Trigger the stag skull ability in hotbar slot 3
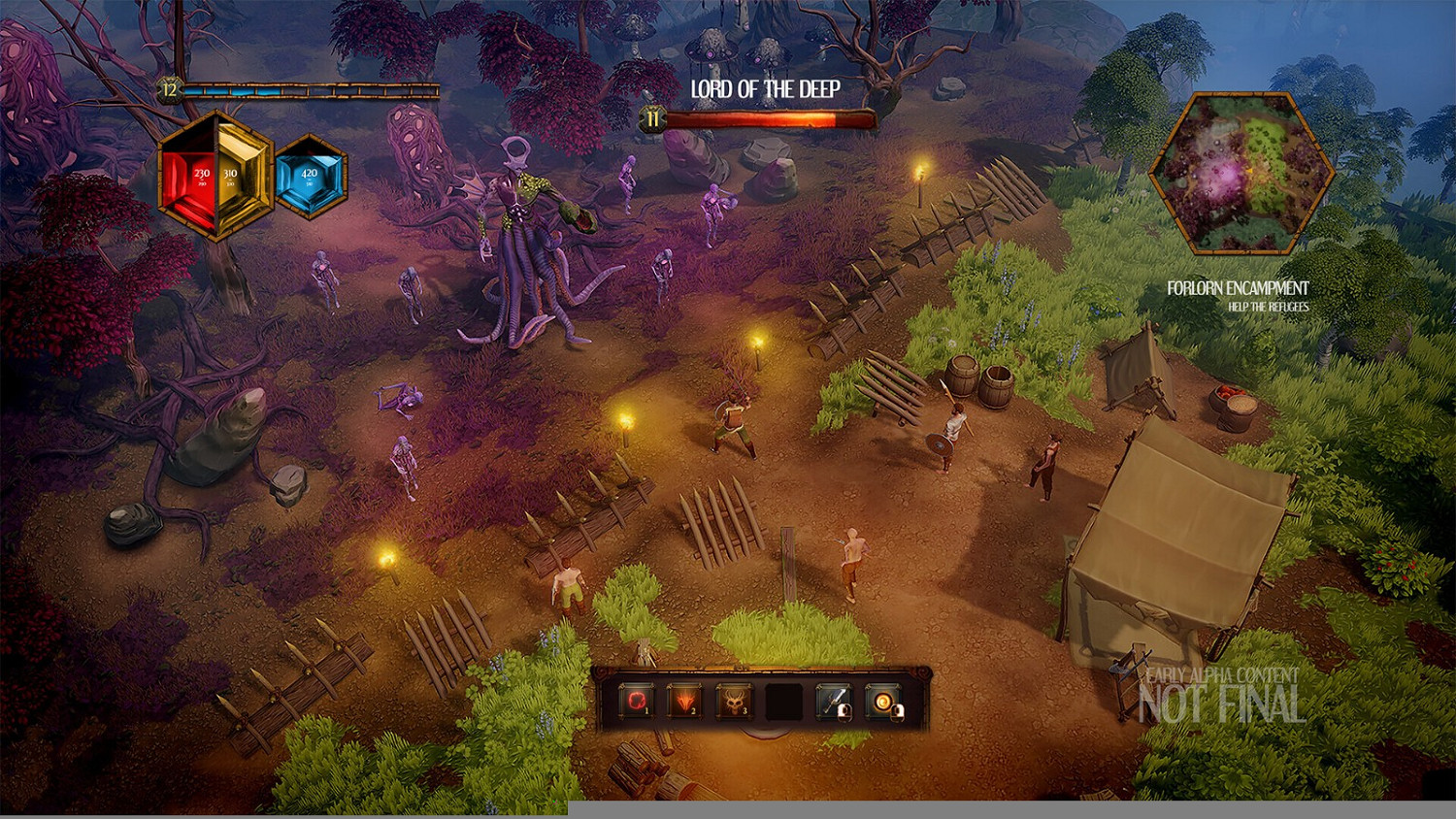 (733, 700)
